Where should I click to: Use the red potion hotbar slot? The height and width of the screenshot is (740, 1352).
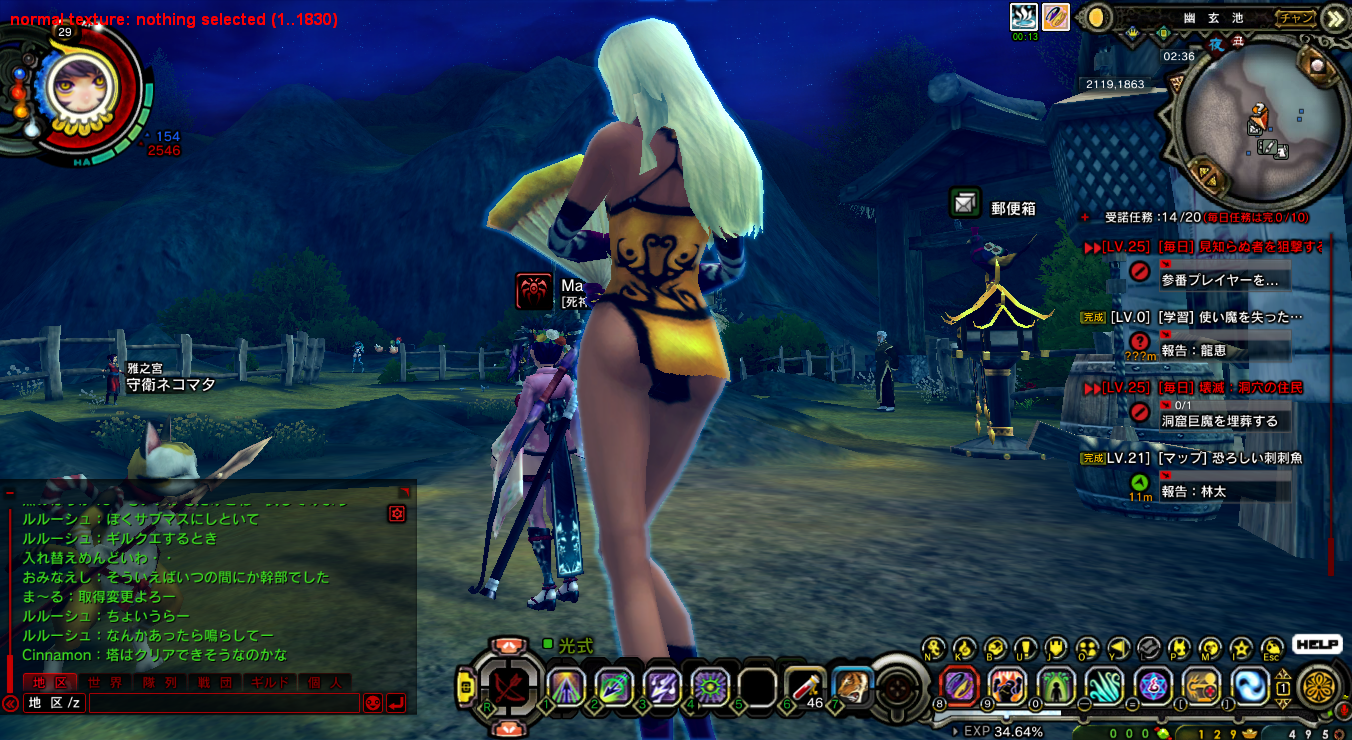tap(805, 687)
